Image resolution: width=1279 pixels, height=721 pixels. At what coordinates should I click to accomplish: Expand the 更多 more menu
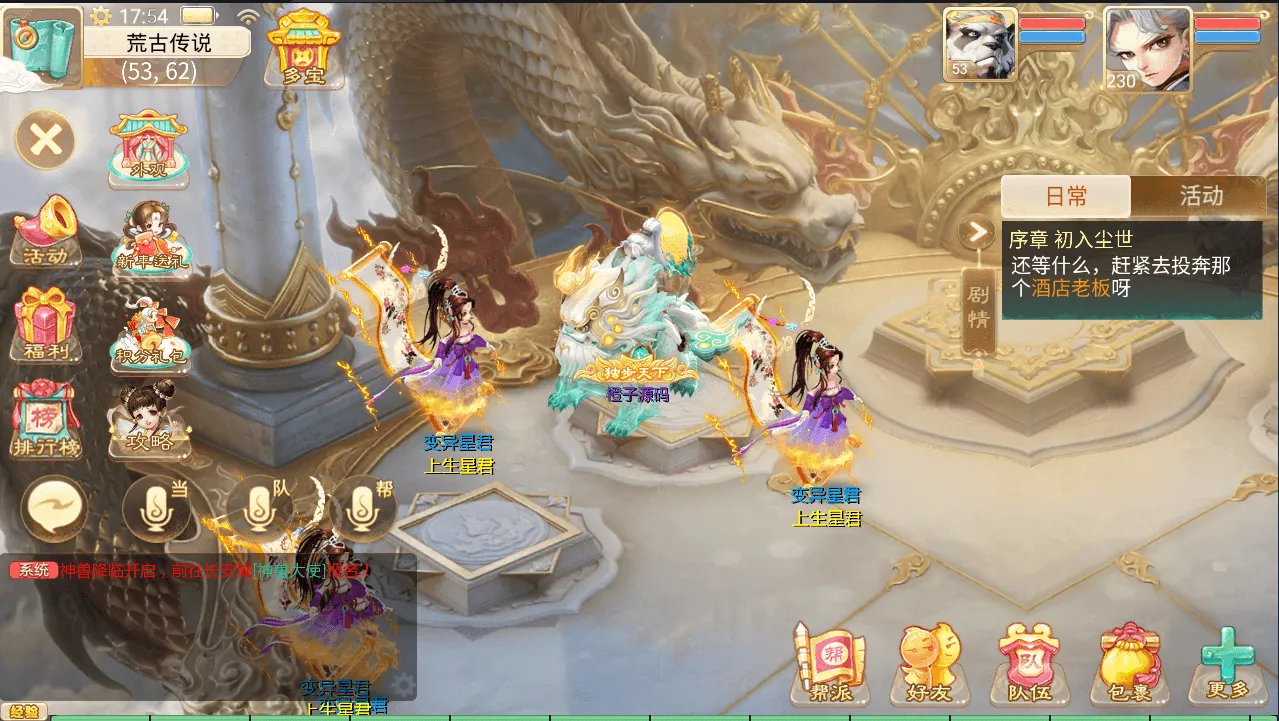(1228, 662)
